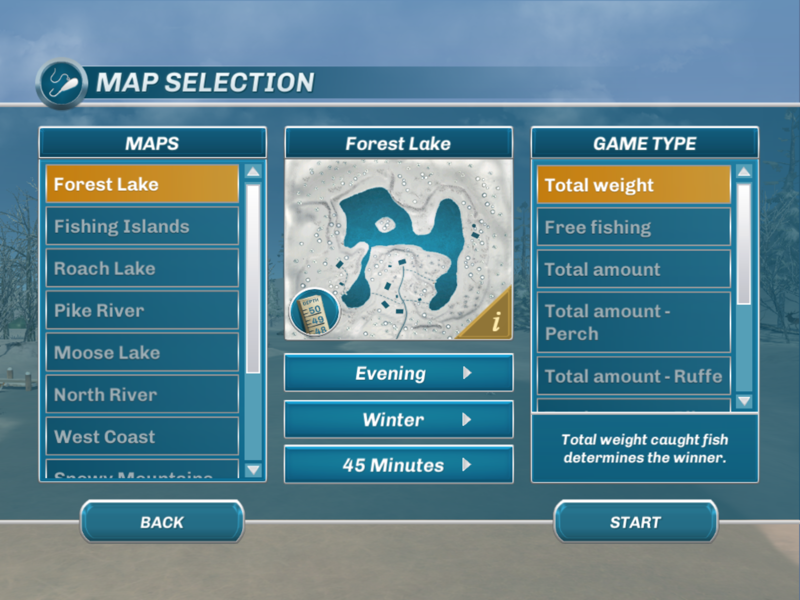Screen dimensions: 800x600
Task: Select Total amount game type
Action: coord(634,269)
